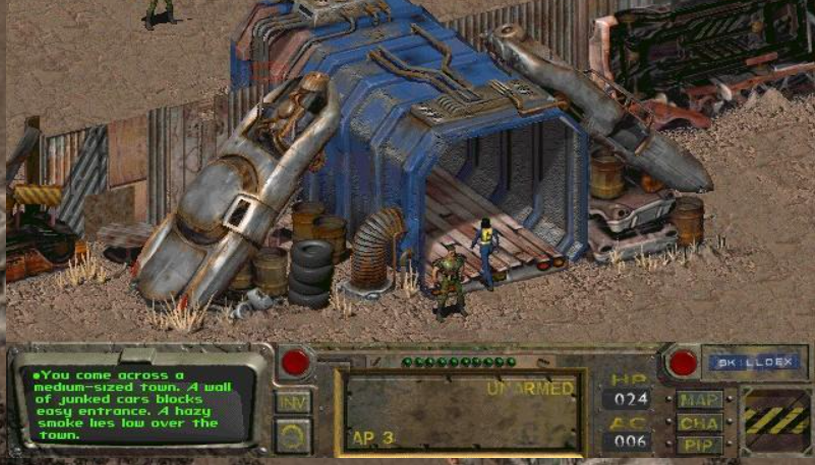This screenshot has width=815, height=465.
Task: Open the world MAP
Action: tap(700, 400)
